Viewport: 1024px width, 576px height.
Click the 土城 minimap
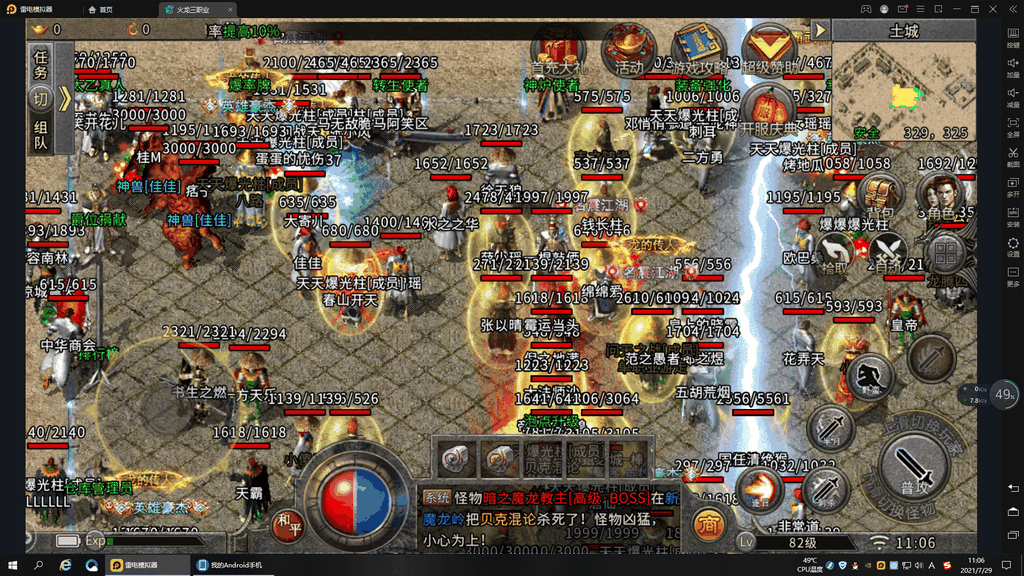(x=903, y=92)
